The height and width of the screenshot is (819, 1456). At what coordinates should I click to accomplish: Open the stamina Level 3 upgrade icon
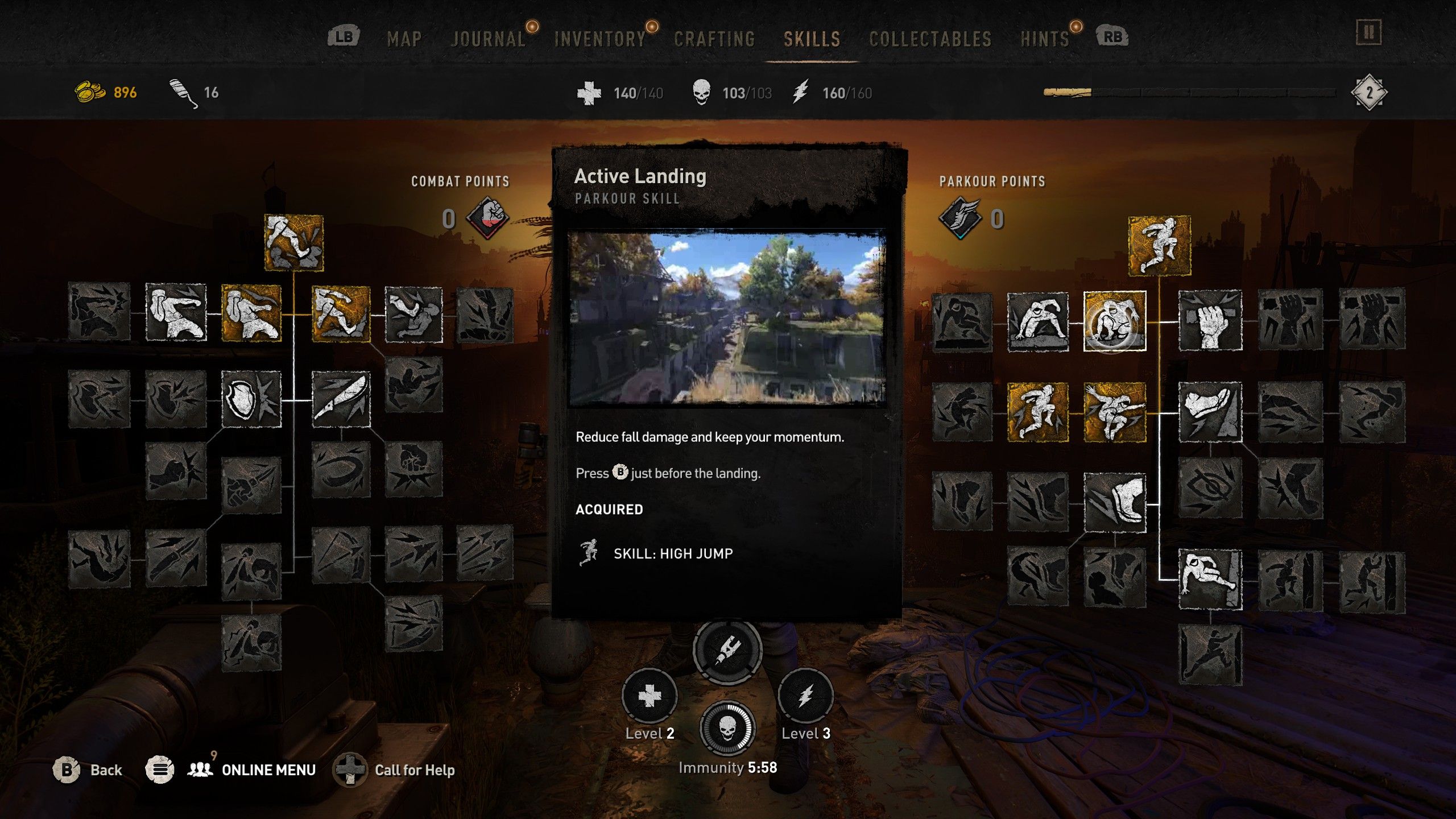click(x=805, y=696)
